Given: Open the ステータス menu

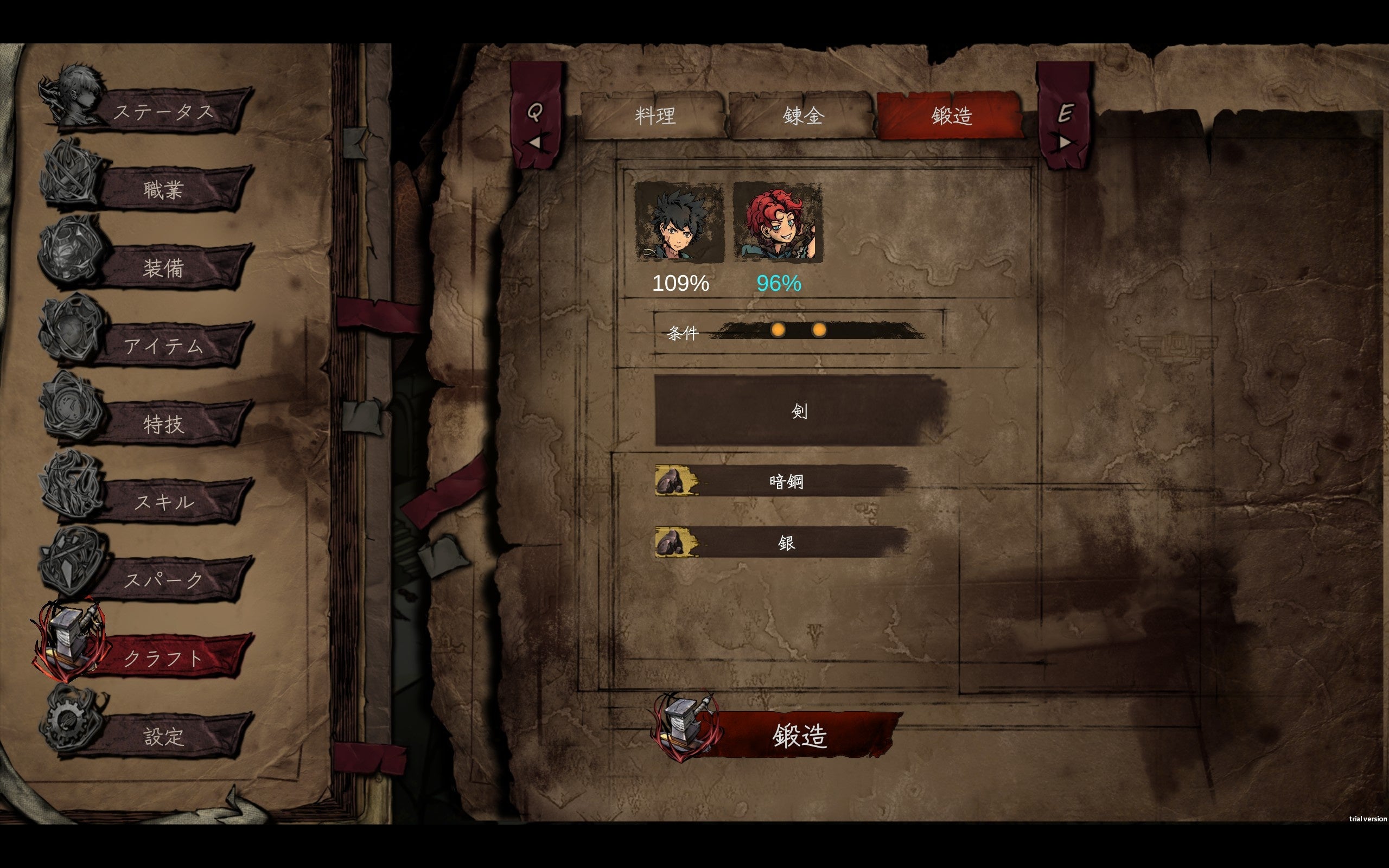Looking at the screenshot, I should click(163, 111).
